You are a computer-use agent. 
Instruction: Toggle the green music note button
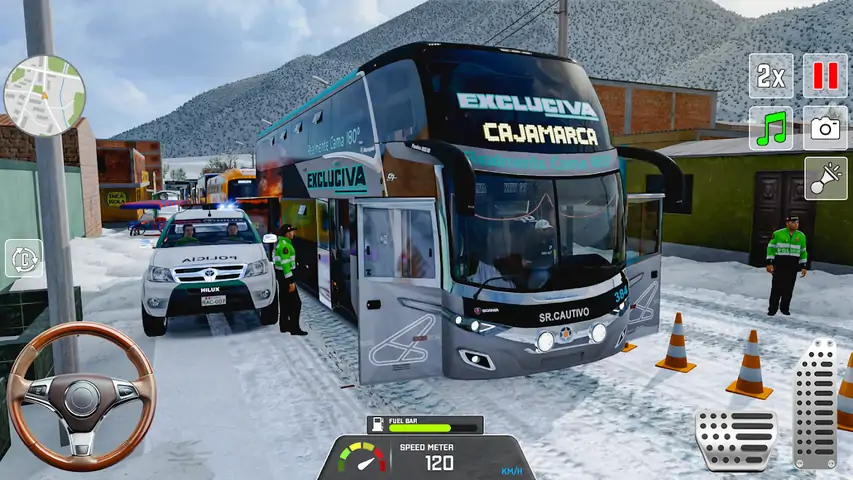pyautogui.click(x=771, y=128)
